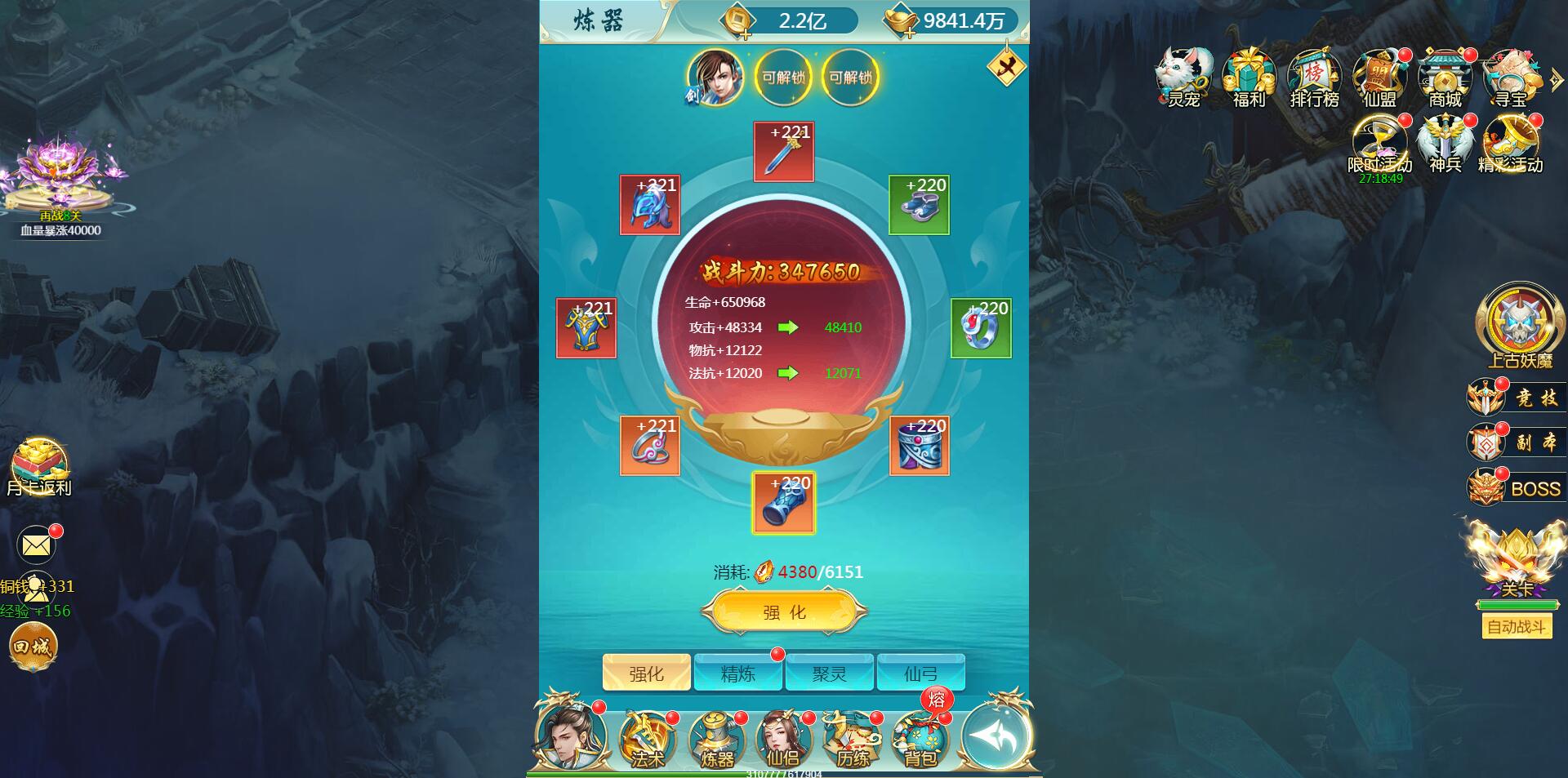Pick the chest armor equipment slot
Image resolution: width=1568 pixels, height=778 pixels.
click(586, 328)
